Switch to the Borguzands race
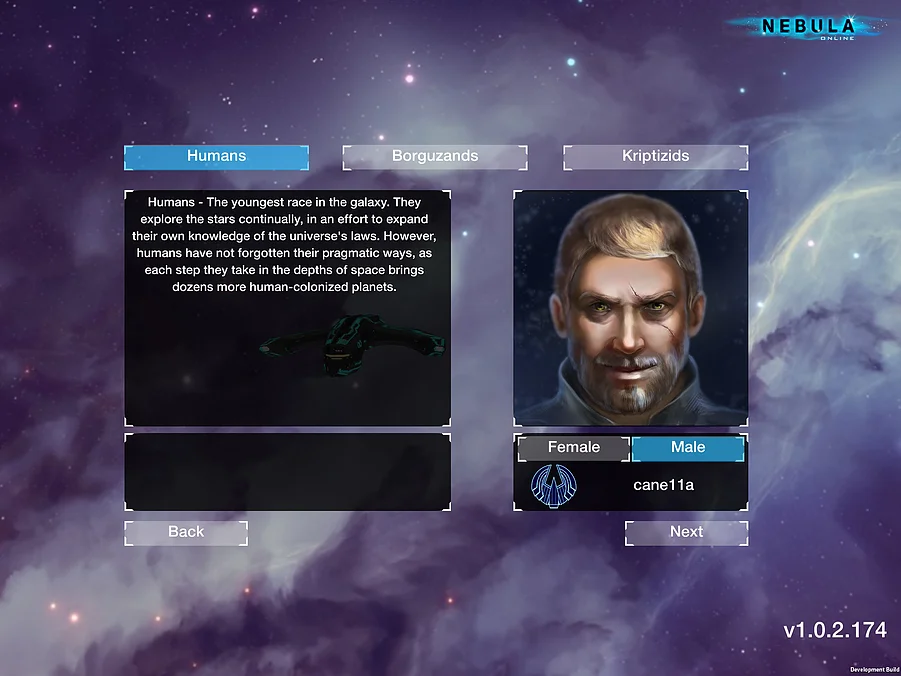The height and width of the screenshot is (676, 901). coord(435,157)
